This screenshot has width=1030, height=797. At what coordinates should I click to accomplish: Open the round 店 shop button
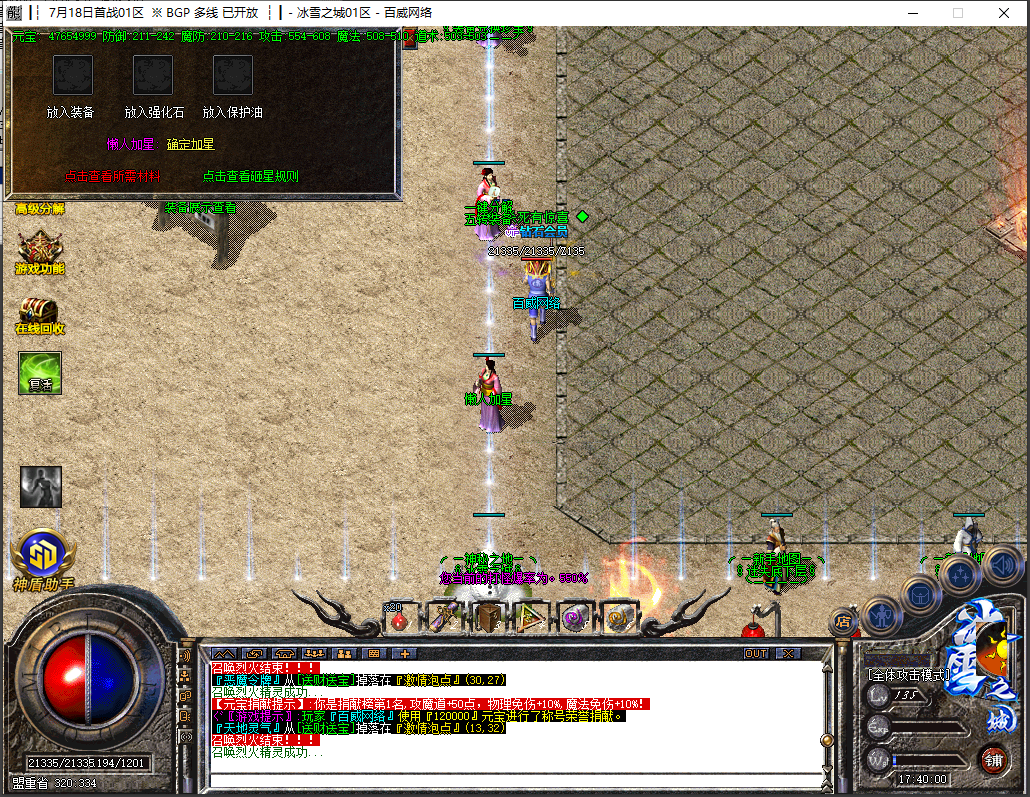click(x=843, y=621)
